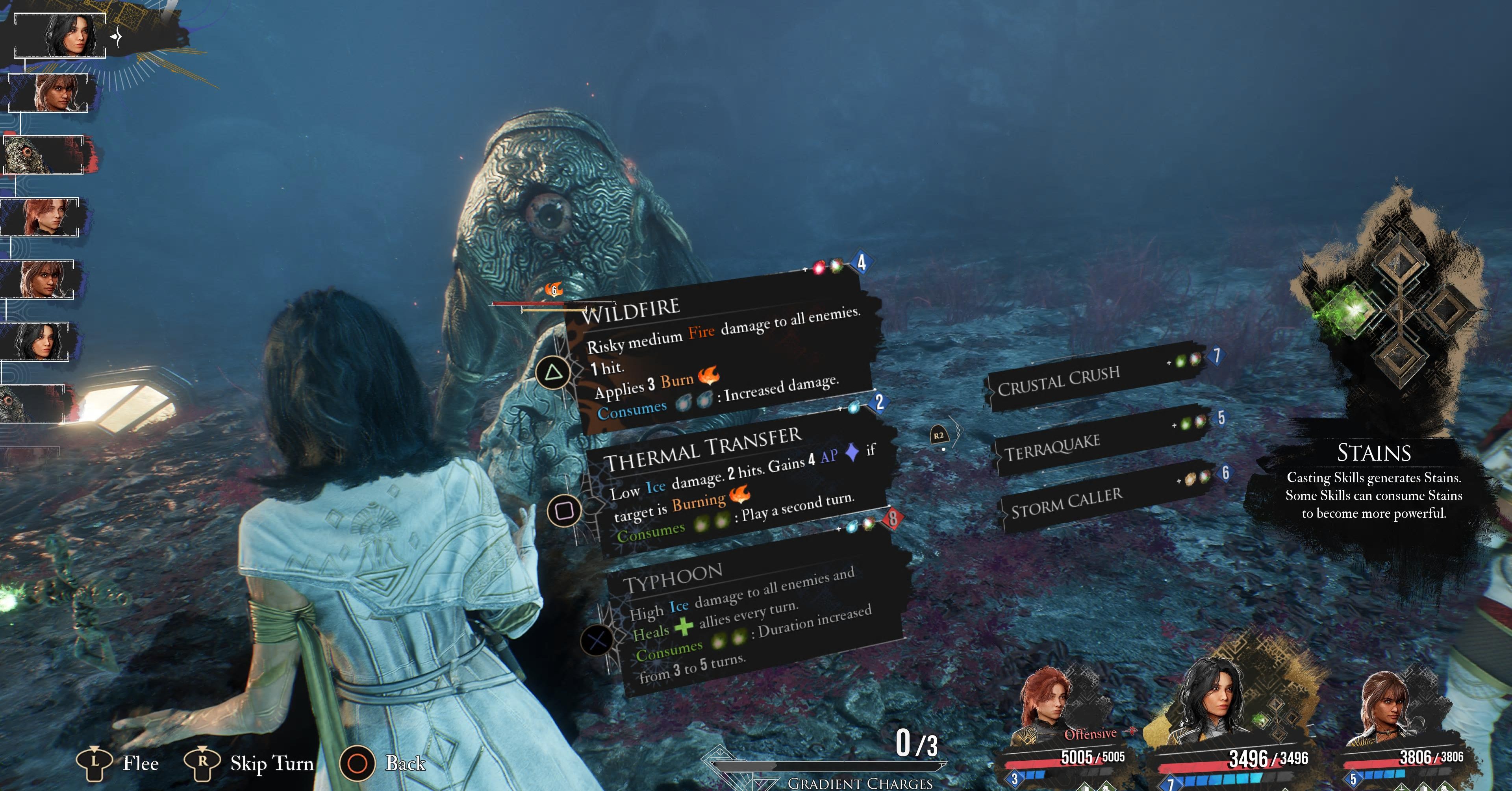Click the active turn portrait at top

[x=60, y=36]
